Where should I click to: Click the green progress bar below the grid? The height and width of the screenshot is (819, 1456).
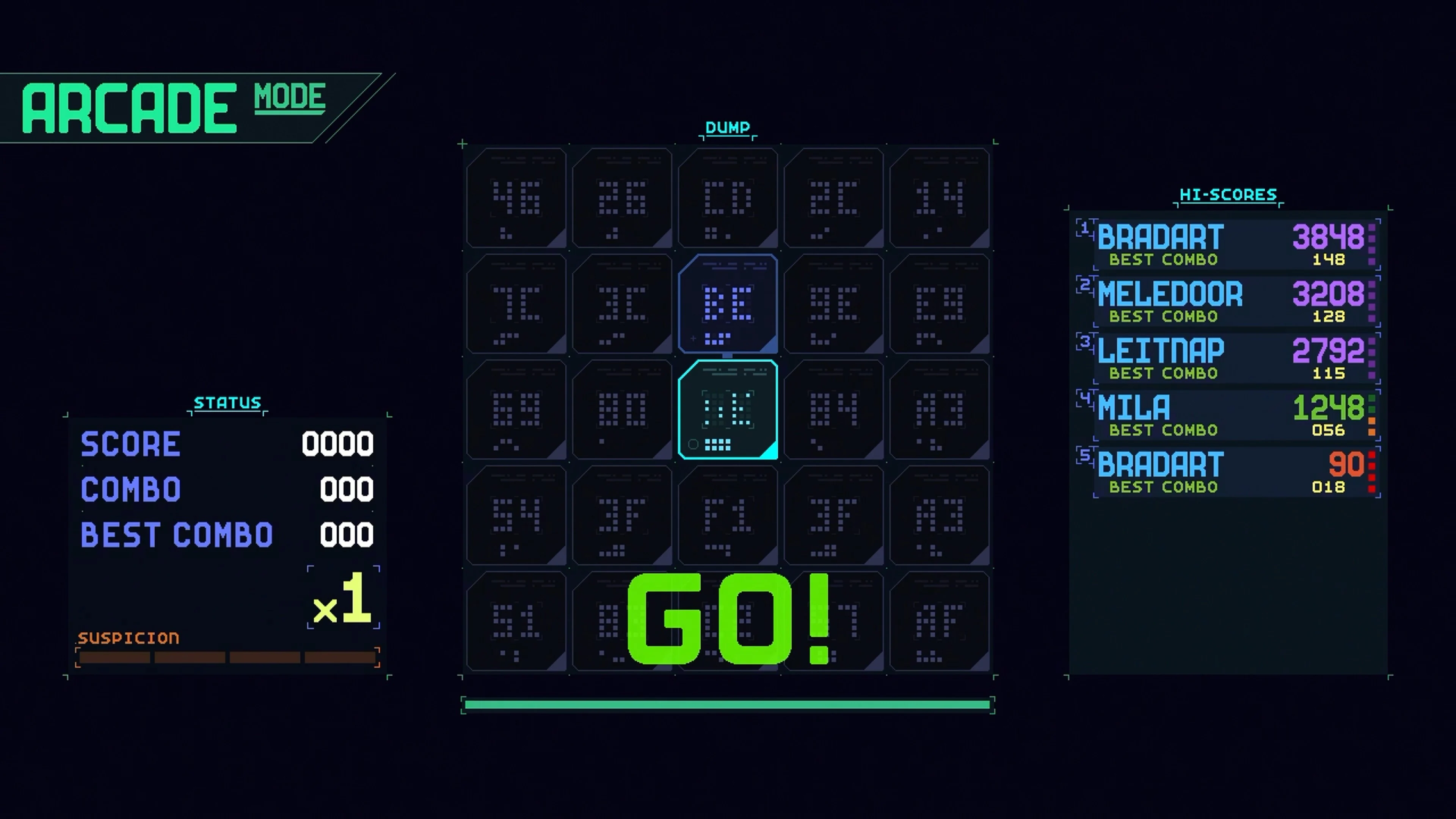(728, 704)
